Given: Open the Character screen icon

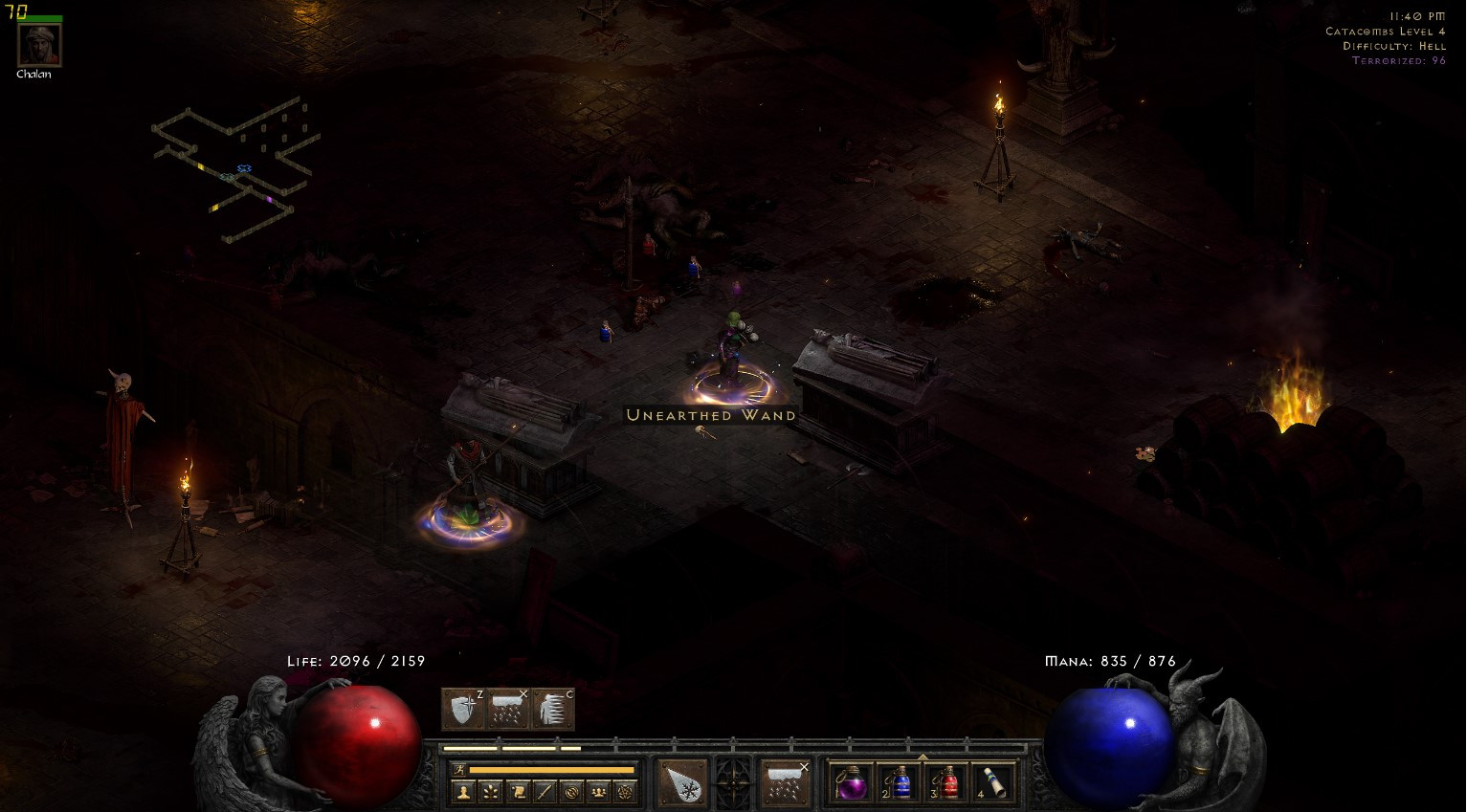Looking at the screenshot, I should pyautogui.click(x=464, y=792).
